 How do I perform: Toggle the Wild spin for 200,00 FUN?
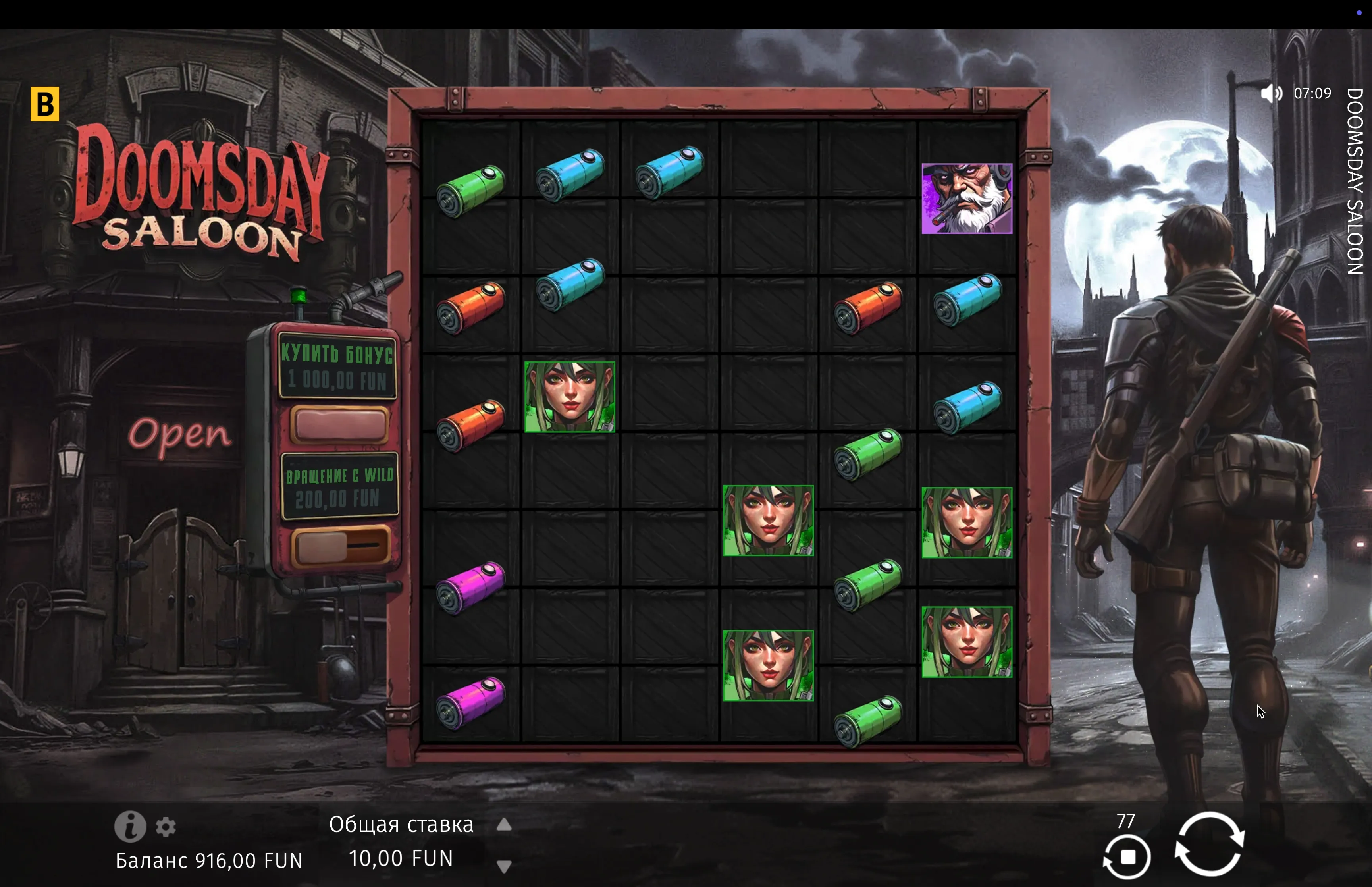(339, 546)
